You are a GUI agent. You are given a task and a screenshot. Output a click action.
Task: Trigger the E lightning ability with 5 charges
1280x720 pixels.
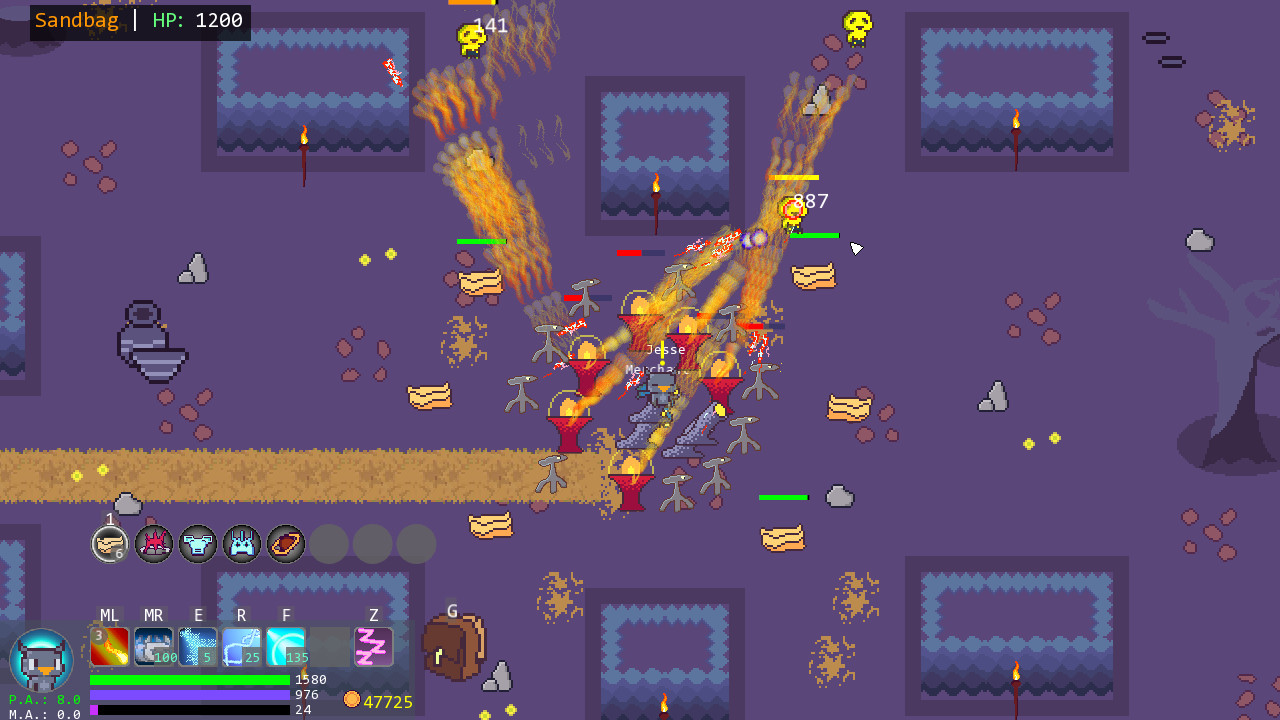tap(198, 646)
